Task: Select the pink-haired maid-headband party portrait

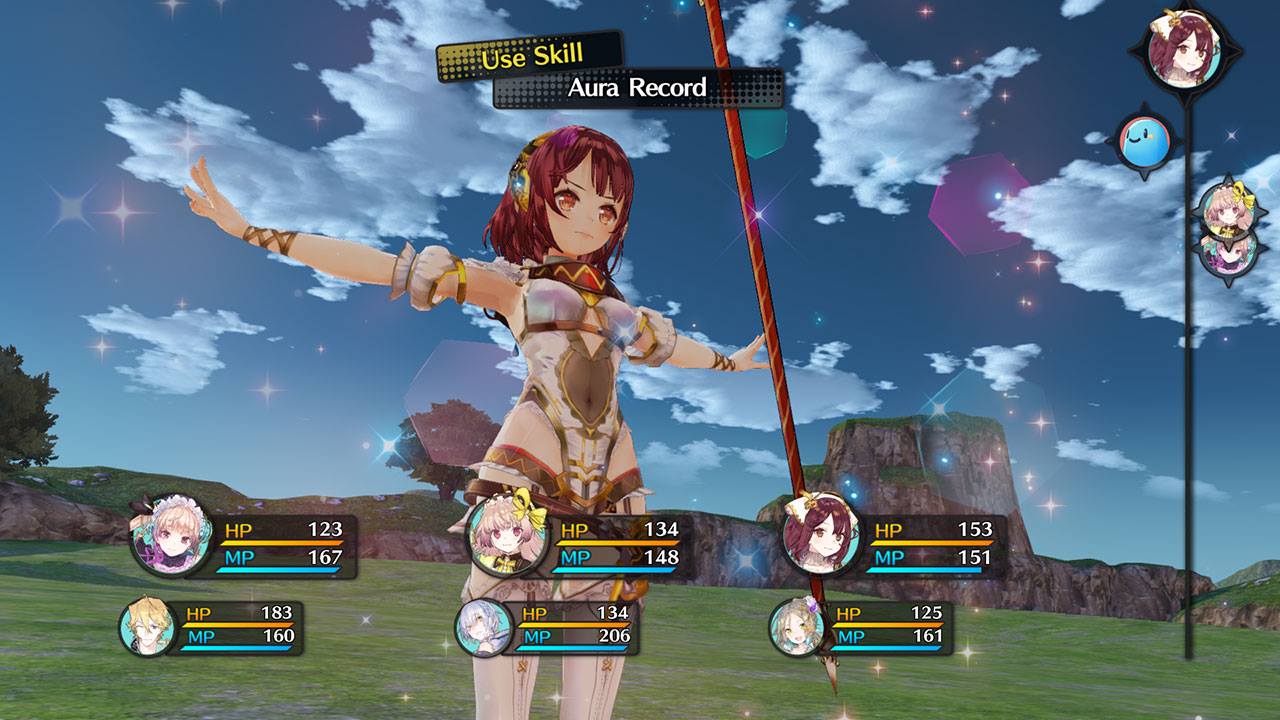Action: [x=169, y=535]
